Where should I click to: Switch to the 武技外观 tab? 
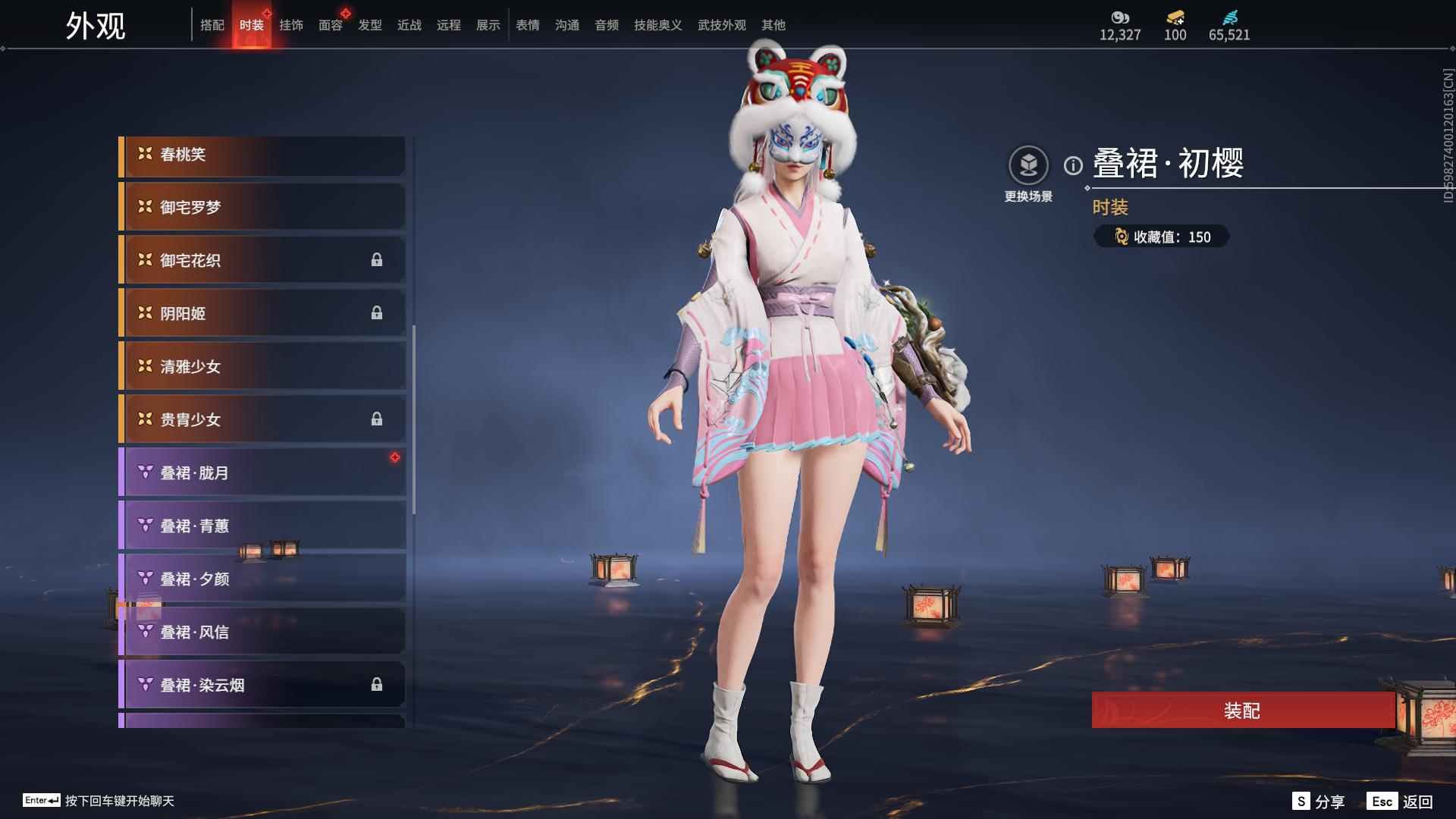tap(722, 25)
